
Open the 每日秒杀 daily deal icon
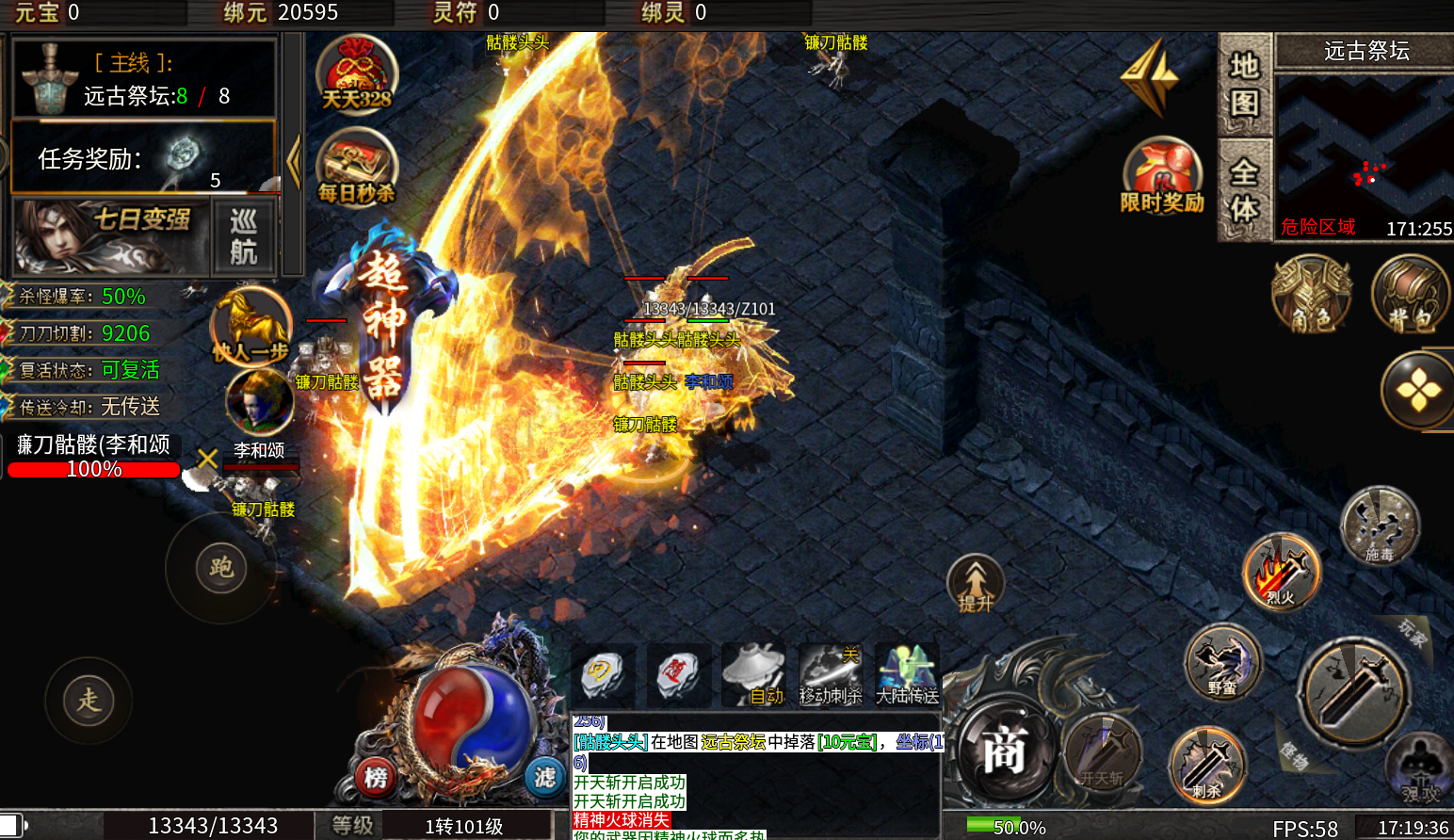point(356,168)
